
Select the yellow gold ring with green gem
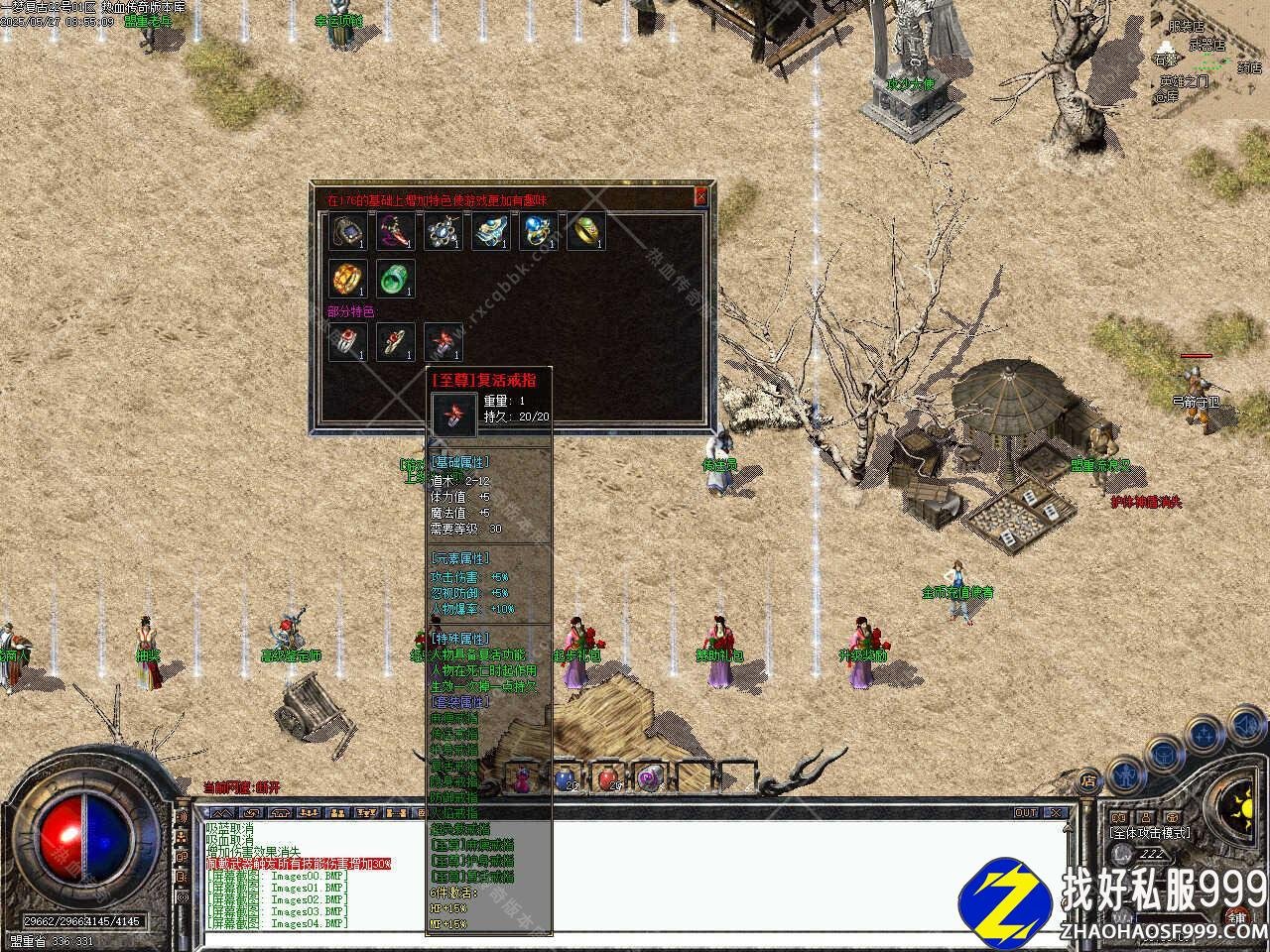pyautogui.click(x=585, y=231)
